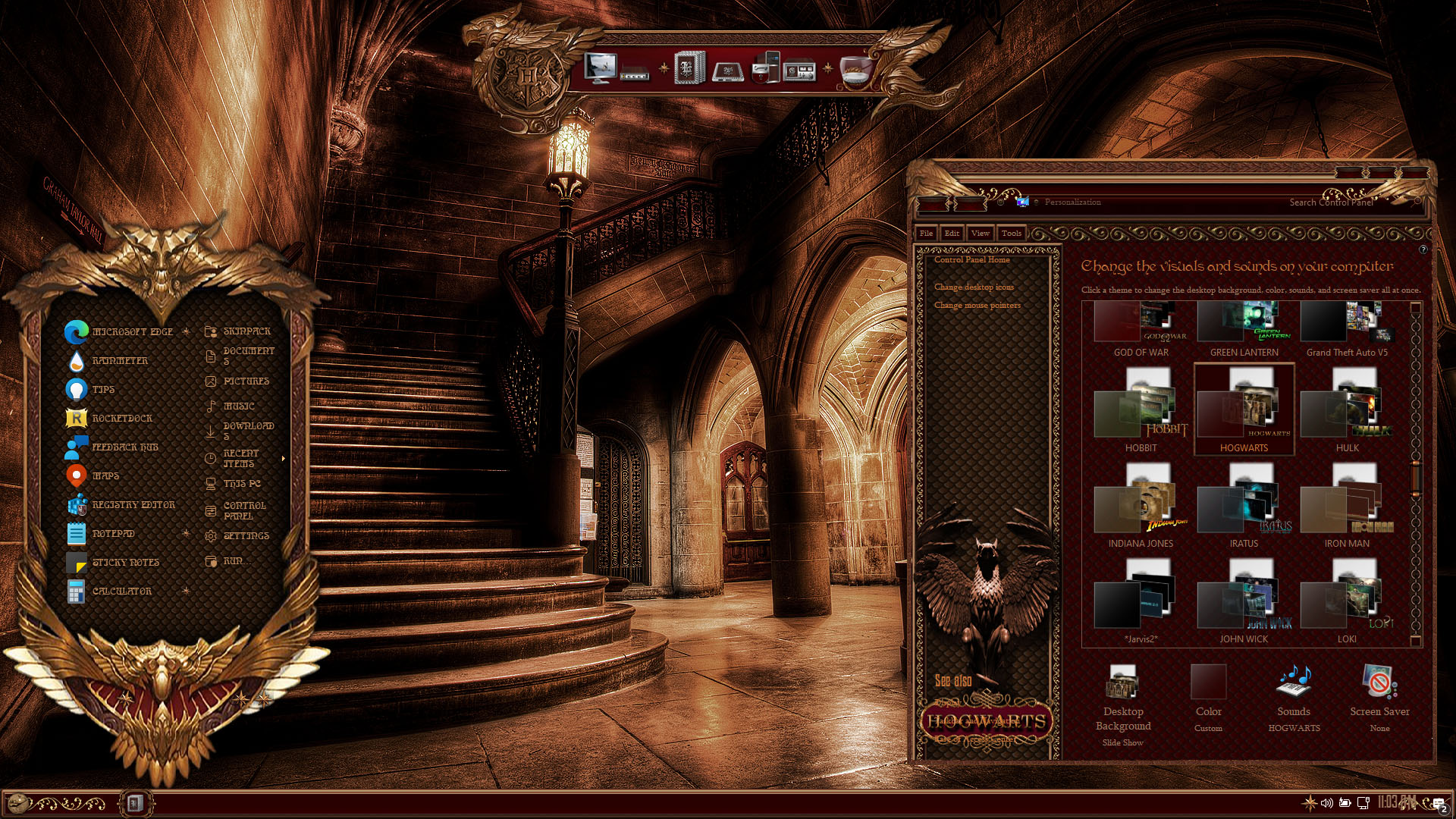Click the Change mouse pointers link
This screenshot has height=819, width=1456.
(x=977, y=306)
